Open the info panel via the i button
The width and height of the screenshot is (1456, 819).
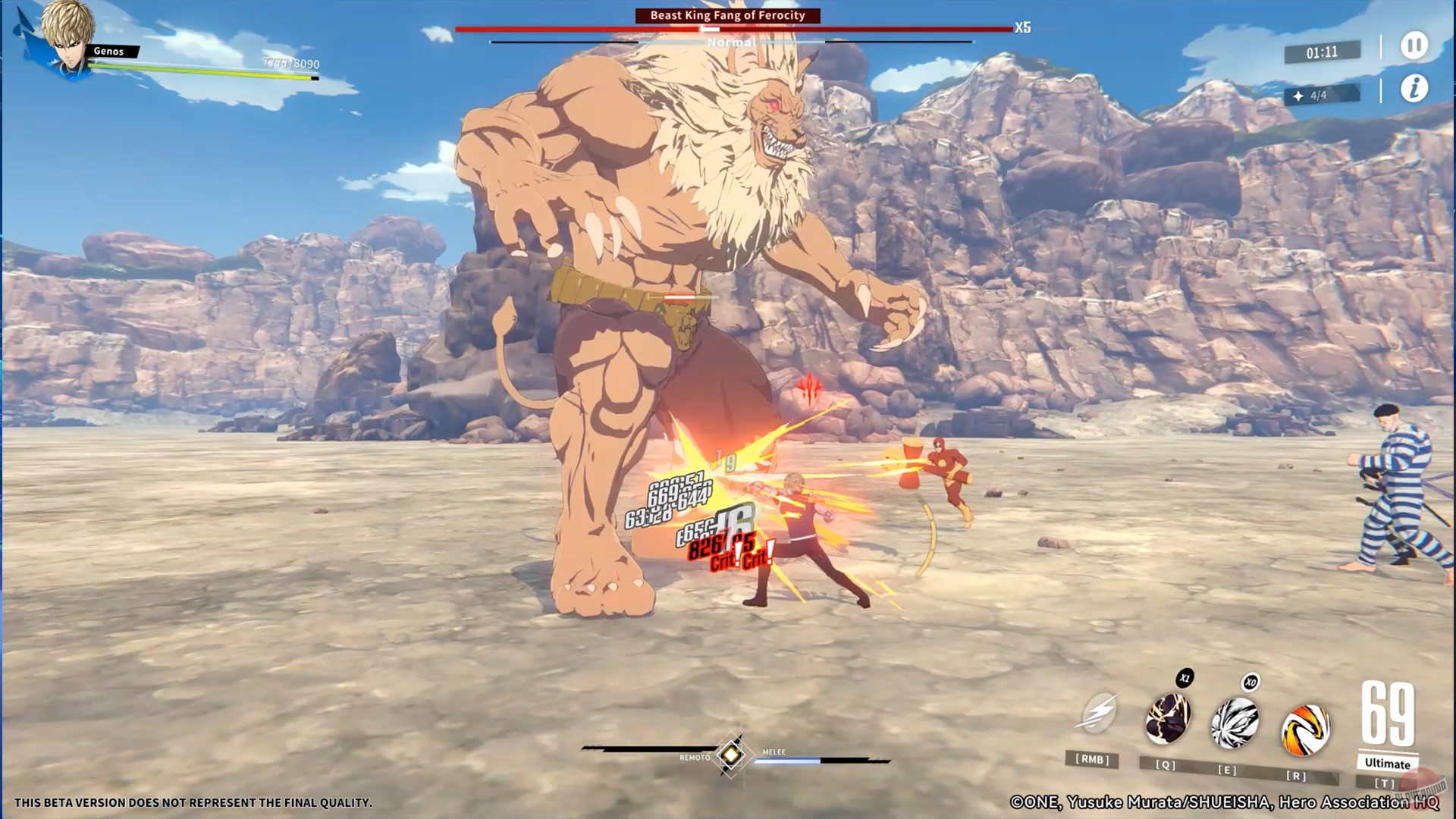pyautogui.click(x=1412, y=88)
